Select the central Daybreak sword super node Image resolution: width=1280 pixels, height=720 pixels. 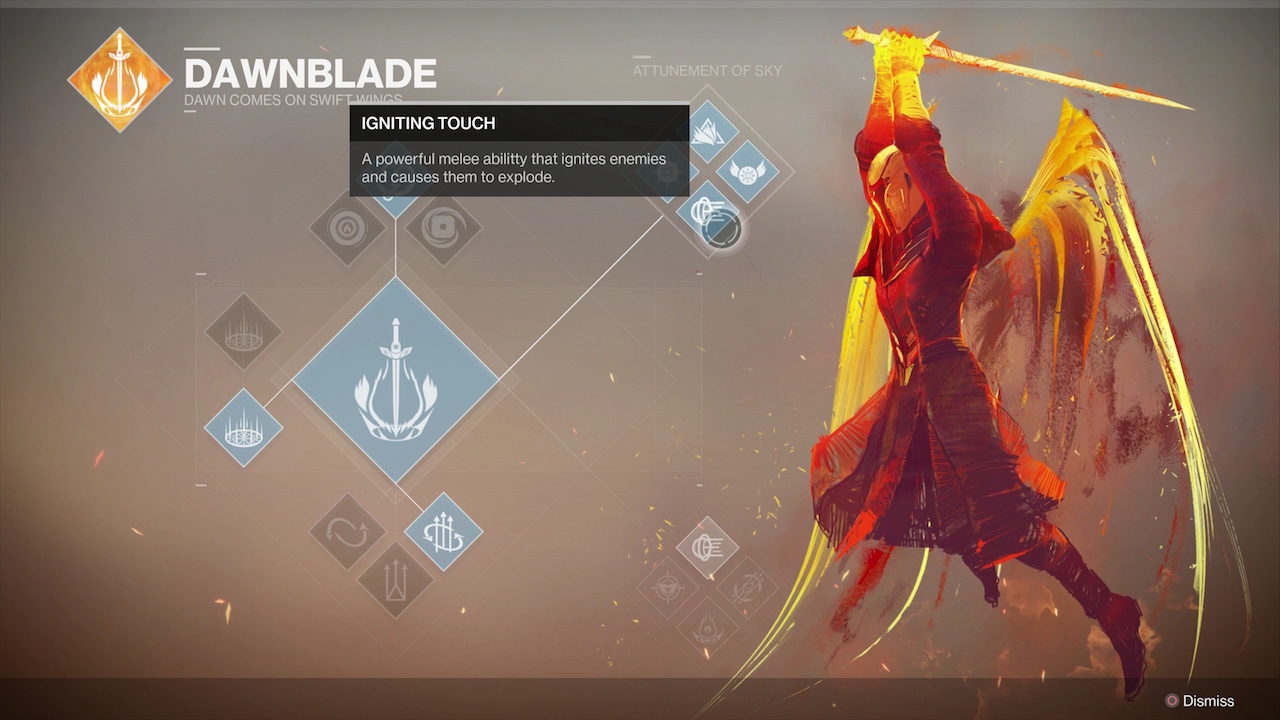tap(395, 380)
